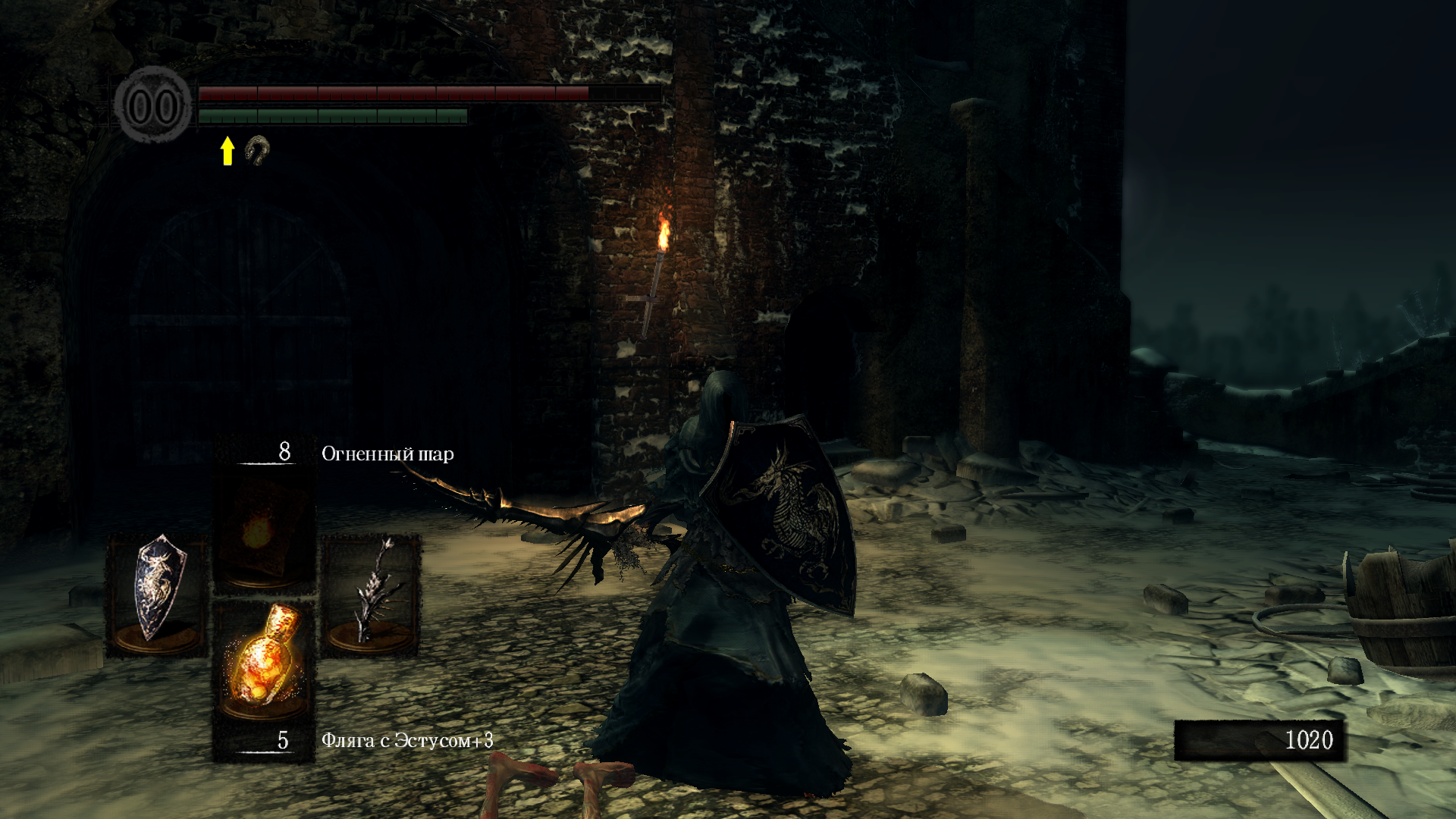Click the horseshoe ring status icon

[x=258, y=150]
